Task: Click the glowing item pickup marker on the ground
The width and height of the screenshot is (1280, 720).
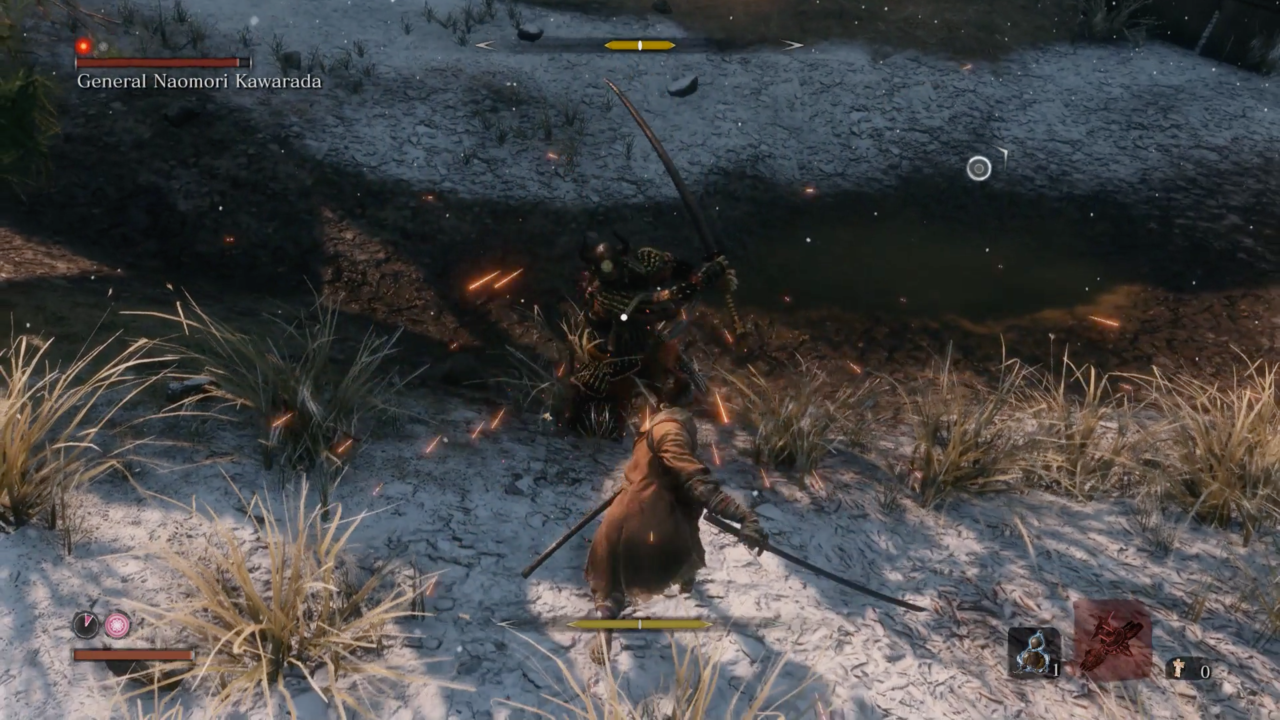Action: (x=978, y=168)
